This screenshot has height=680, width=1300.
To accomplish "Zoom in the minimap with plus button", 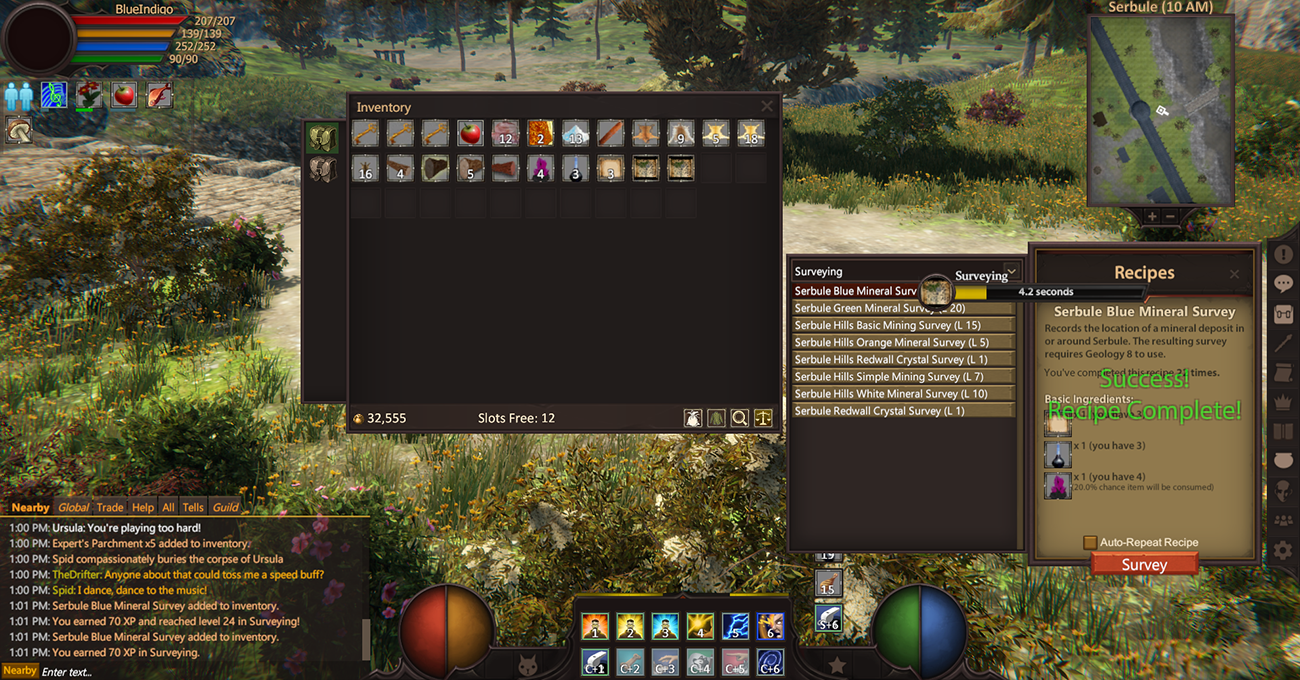I will coord(1152,216).
